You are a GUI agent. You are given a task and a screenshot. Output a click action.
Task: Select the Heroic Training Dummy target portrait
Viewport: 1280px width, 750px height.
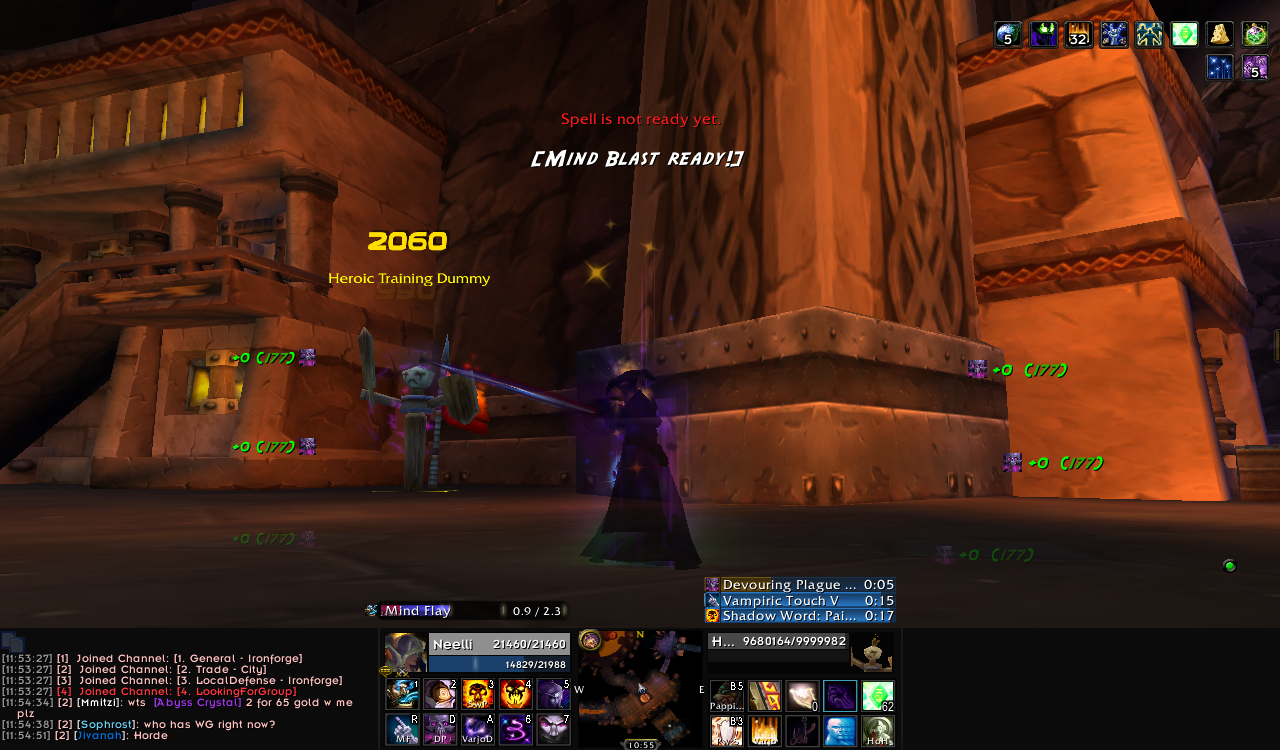point(871,653)
